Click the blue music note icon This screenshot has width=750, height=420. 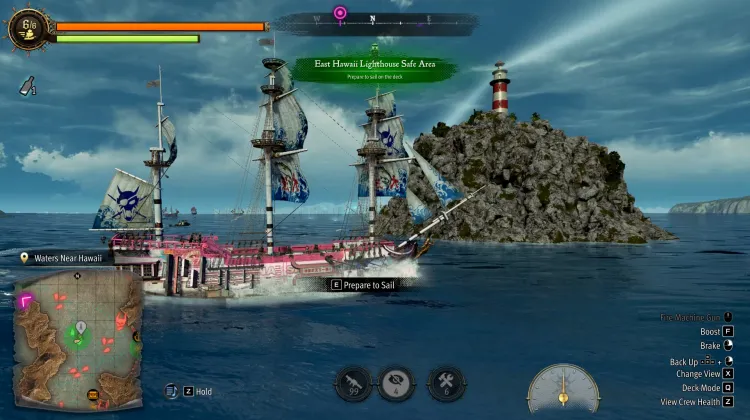pyautogui.click(x=172, y=392)
